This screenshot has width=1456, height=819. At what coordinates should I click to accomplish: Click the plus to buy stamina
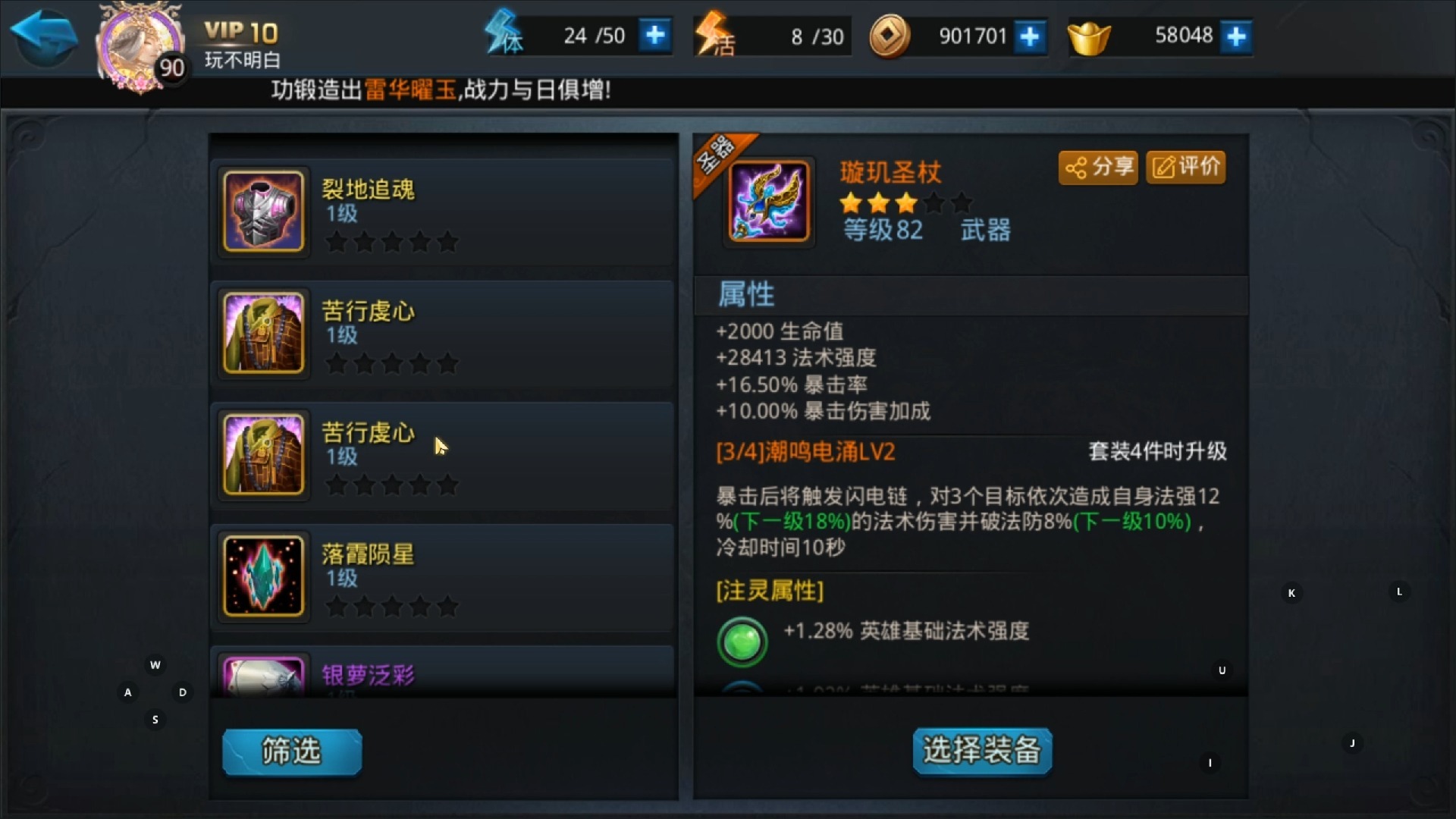pos(655,35)
